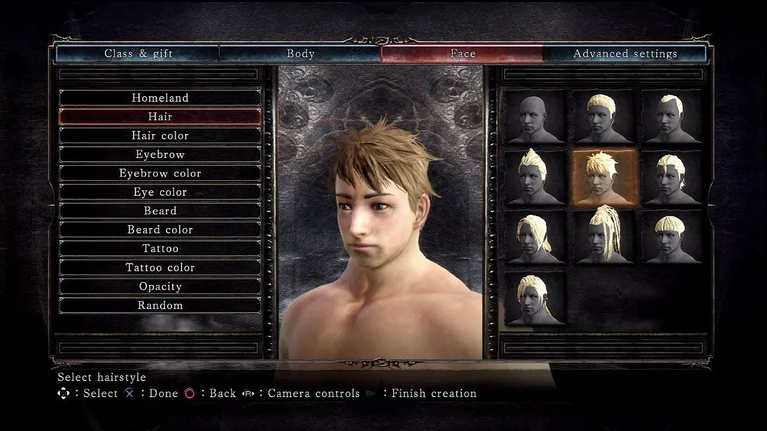Open the Tattoo color option
This screenshot has height=431, width=767.
[160, 267]
